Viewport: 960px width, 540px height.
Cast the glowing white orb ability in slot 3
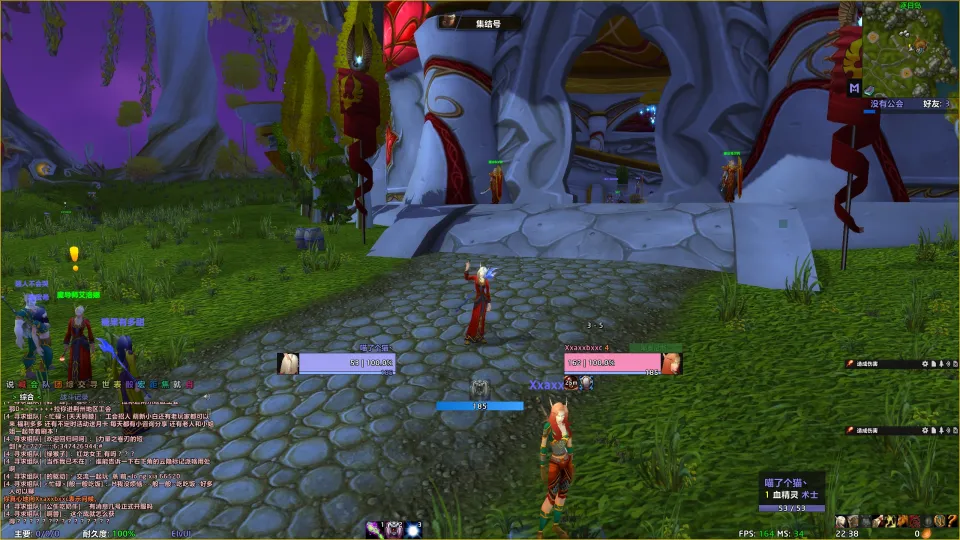click(x=412, y=528)
